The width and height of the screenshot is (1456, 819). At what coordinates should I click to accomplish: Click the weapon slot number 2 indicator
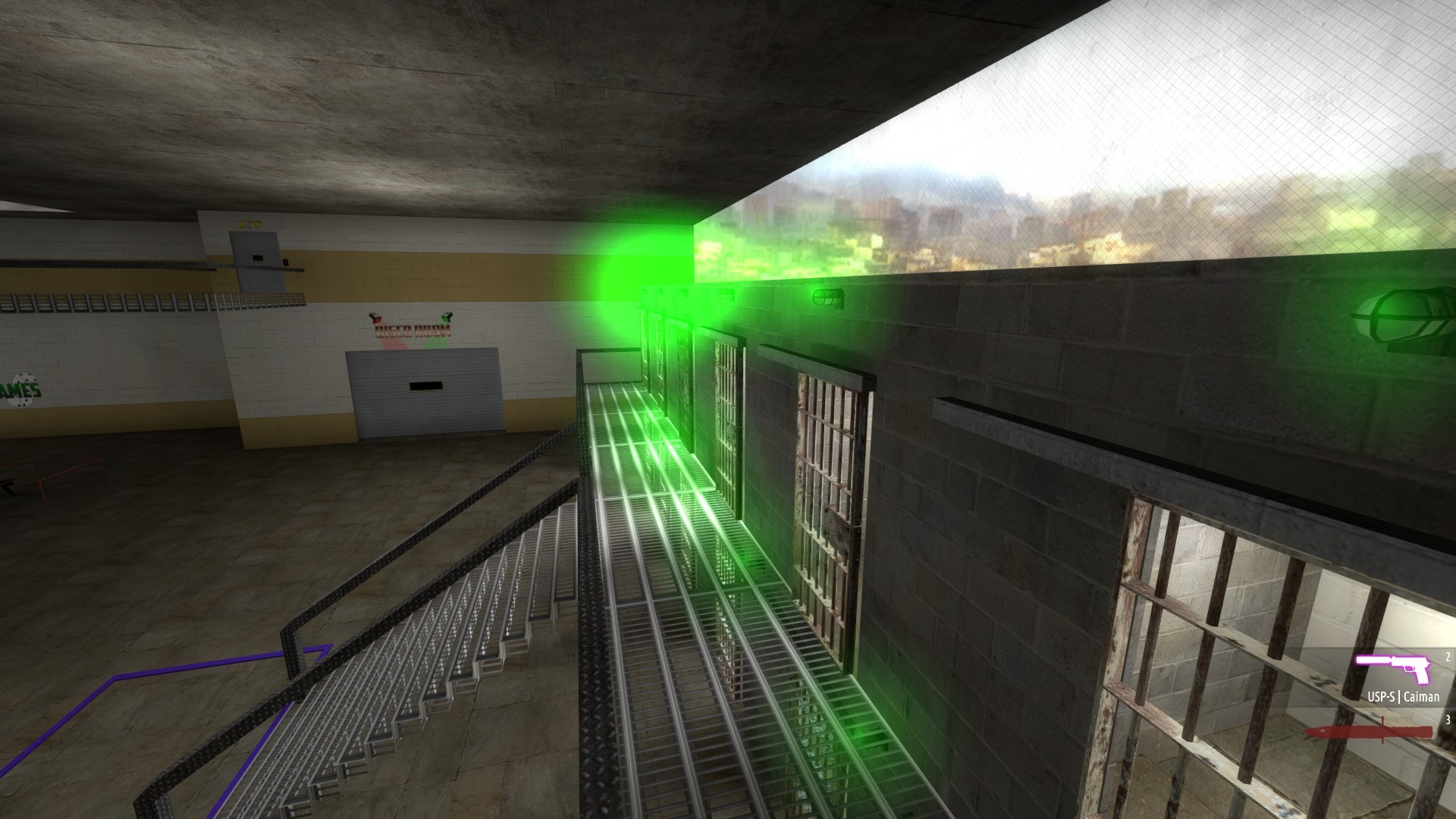click(x=1448, y=657)
